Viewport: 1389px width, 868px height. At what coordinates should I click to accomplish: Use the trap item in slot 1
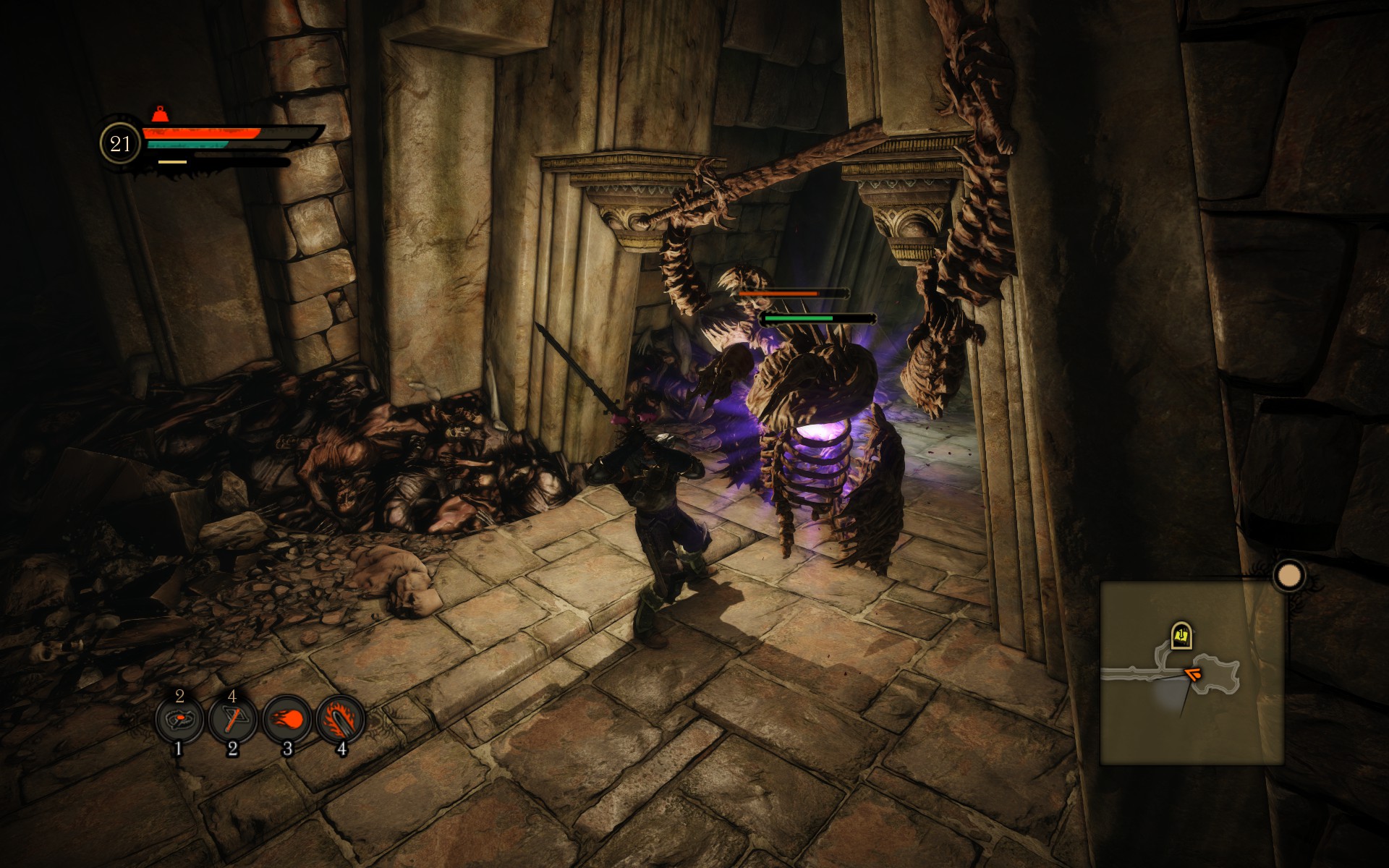(x=178, y=720)
